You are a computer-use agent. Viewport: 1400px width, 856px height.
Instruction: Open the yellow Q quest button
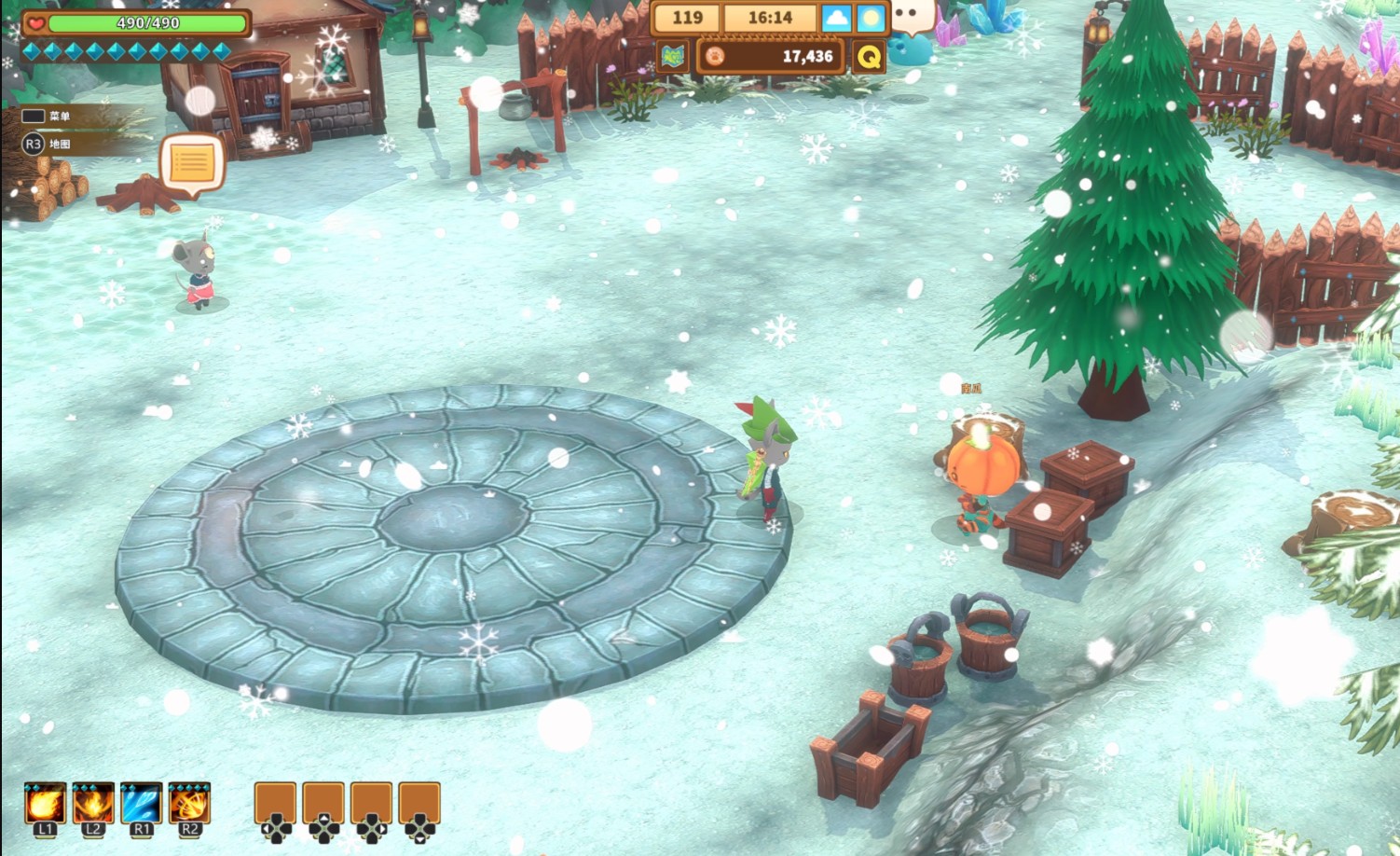(x=869, y=58)
